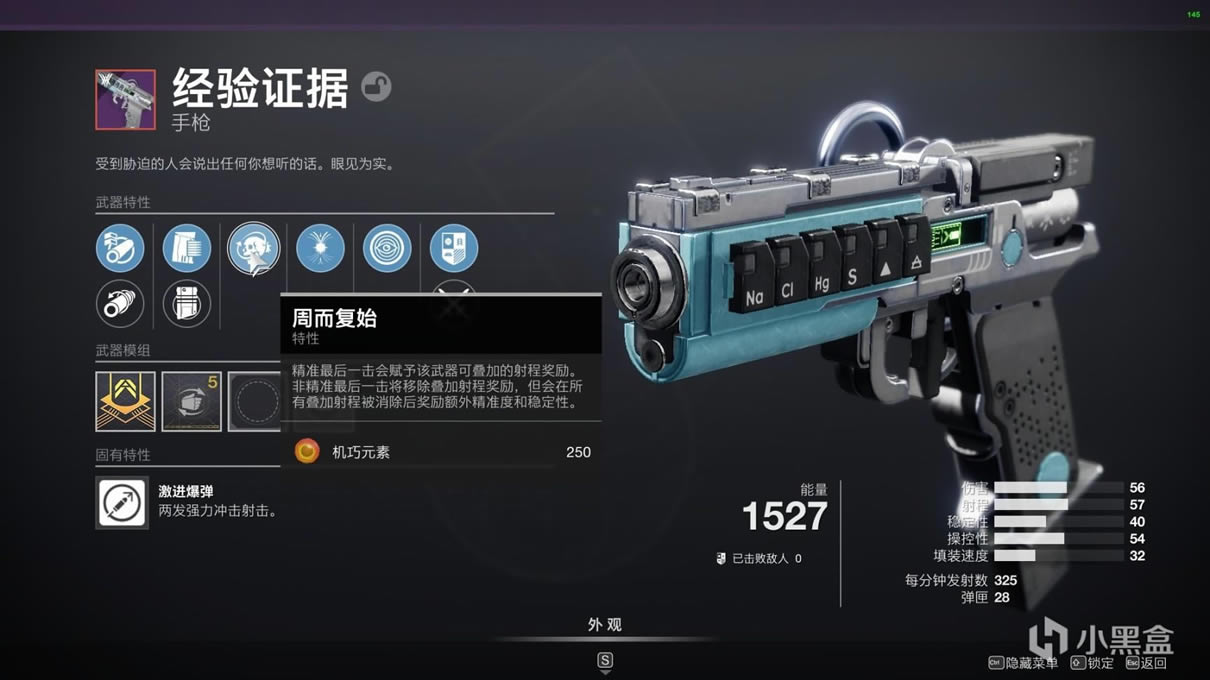Choose the shield emblem perk icon

453,248
